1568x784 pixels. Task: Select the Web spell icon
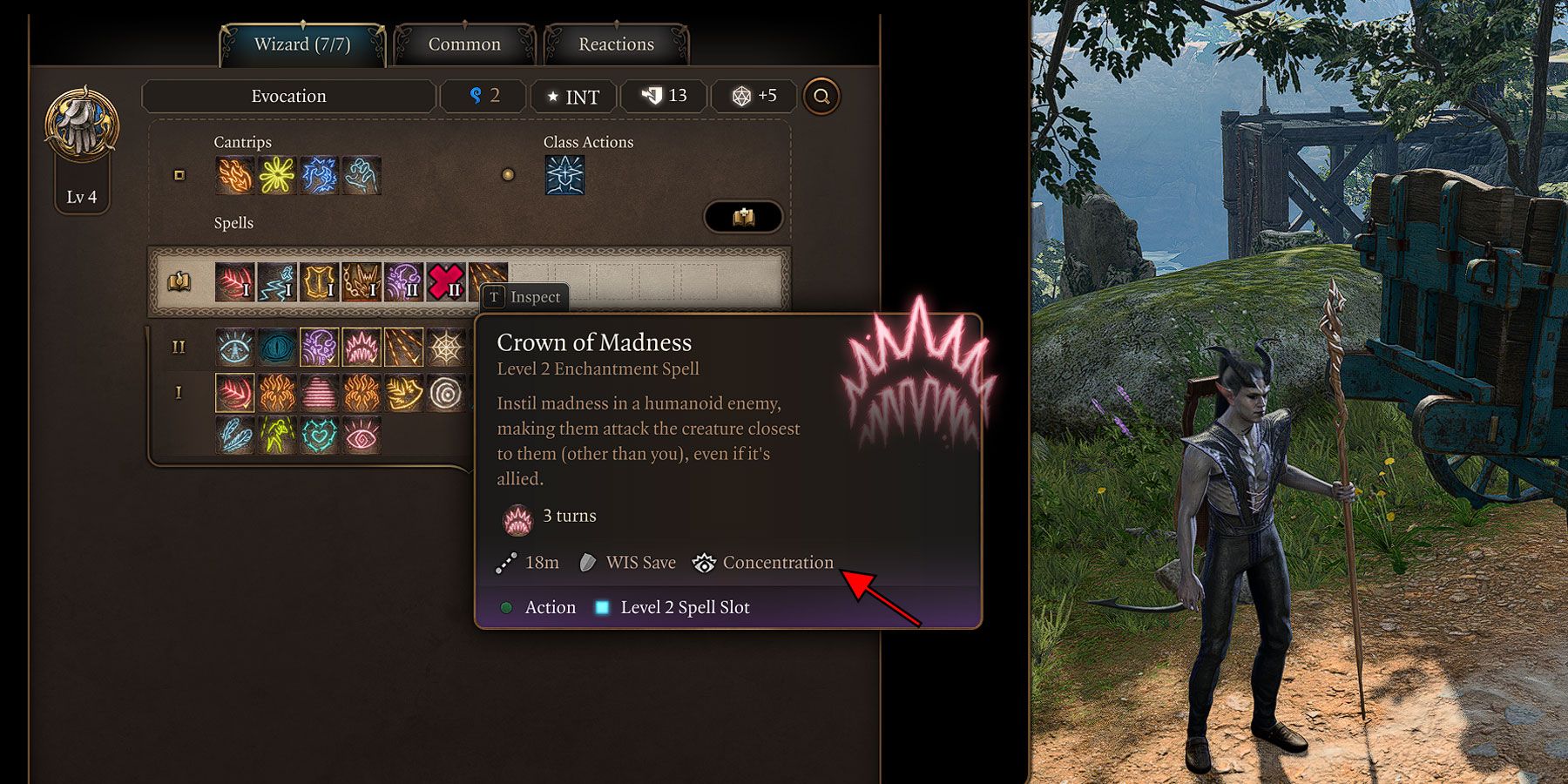coord(446,346)
